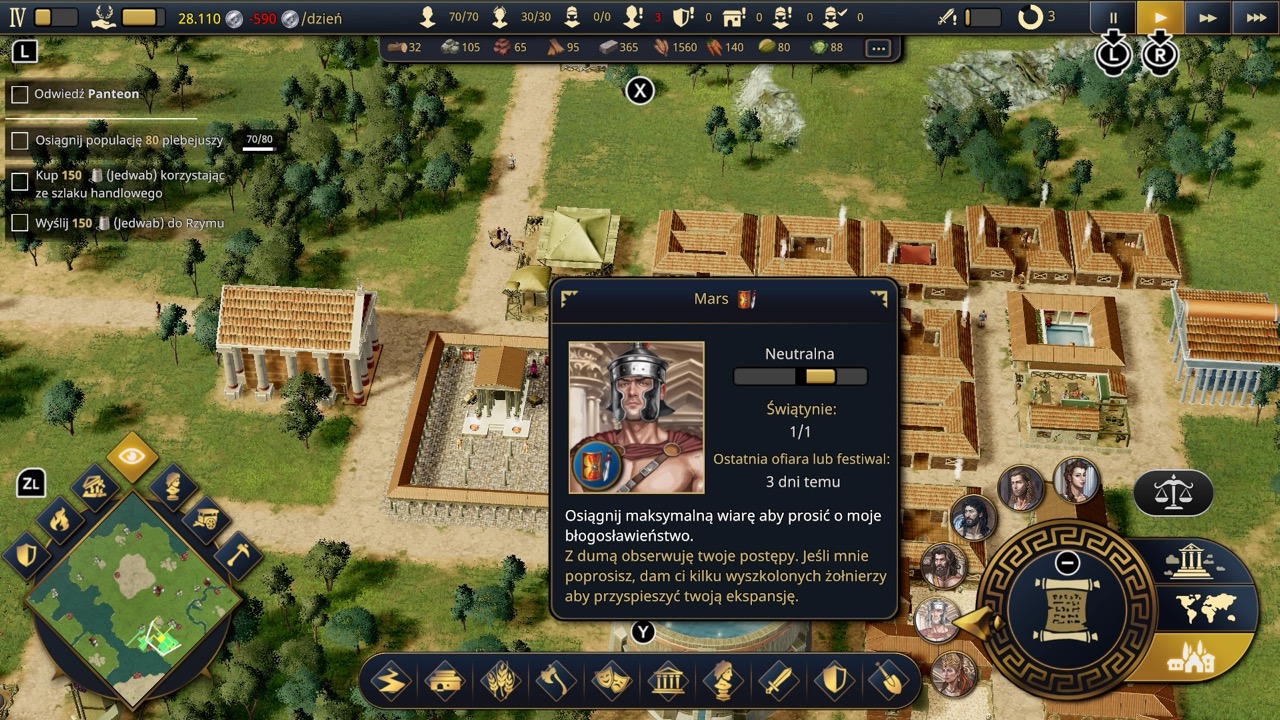Viewport: 1280px width, 720px height.
Task: Show the fire risk overlay
Action: (60, 520)
